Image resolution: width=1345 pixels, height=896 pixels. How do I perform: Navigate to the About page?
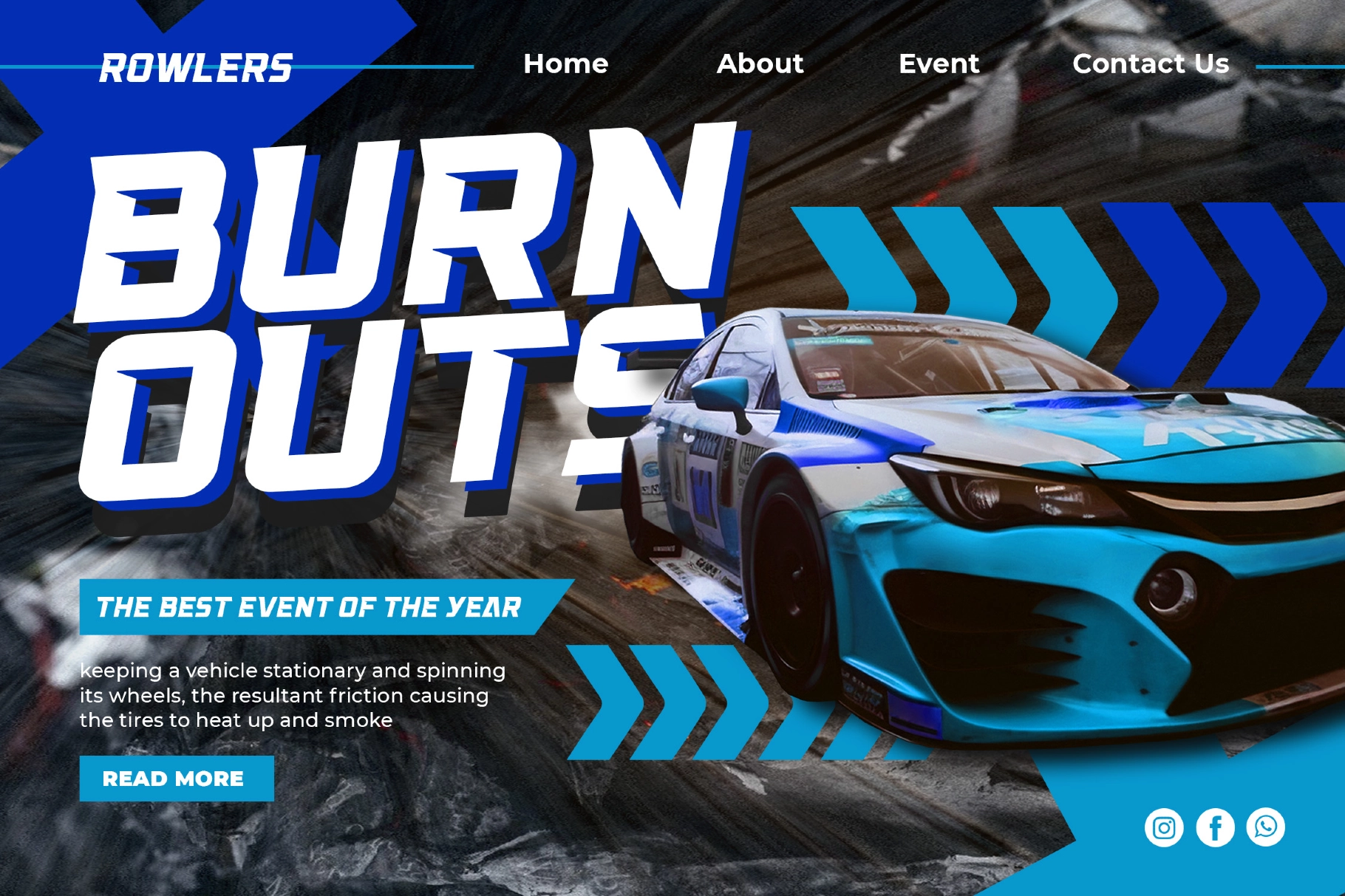760,65
